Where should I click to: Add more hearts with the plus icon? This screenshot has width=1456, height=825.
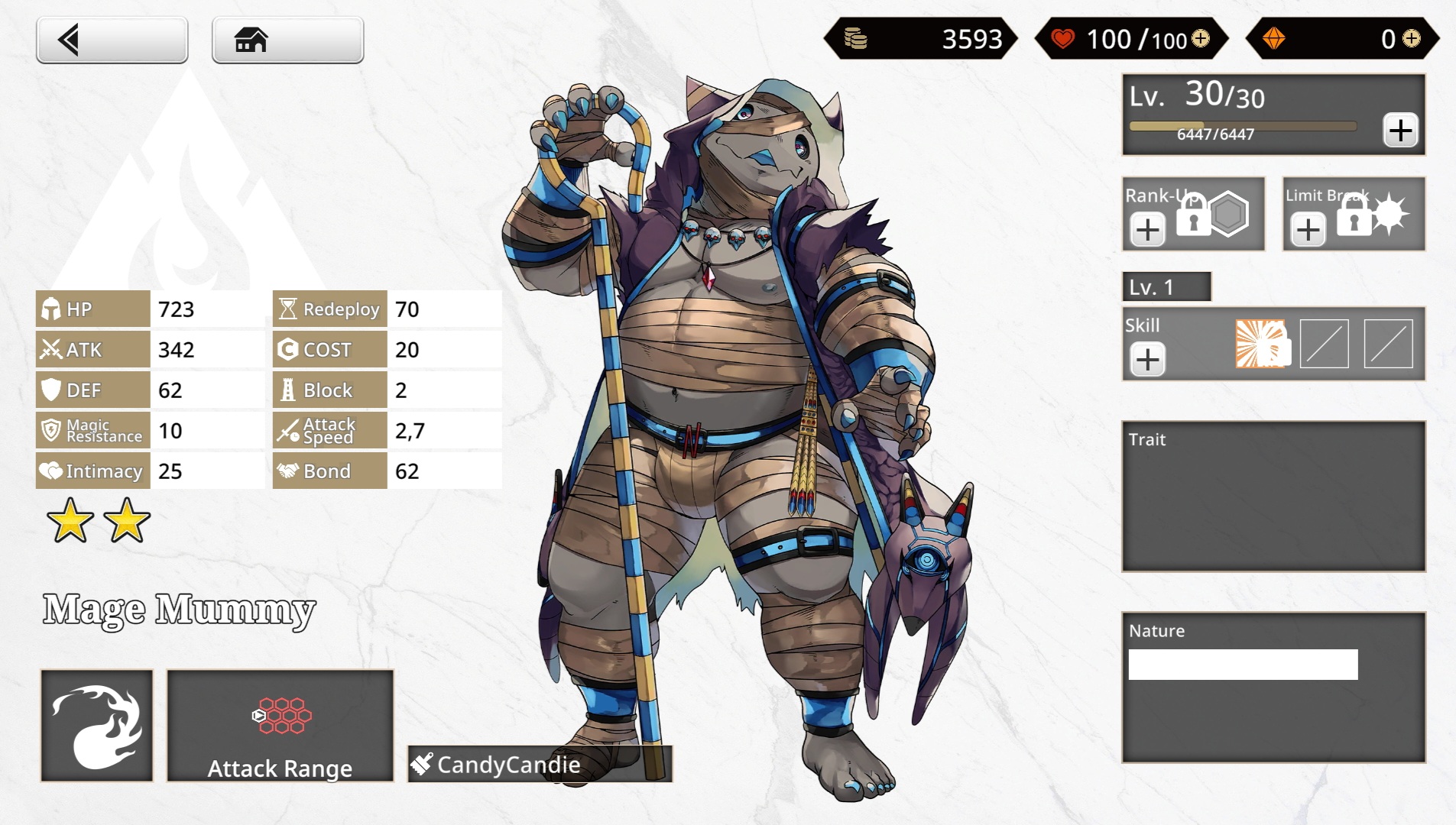pyautogui.click(x=1201, y=38)
